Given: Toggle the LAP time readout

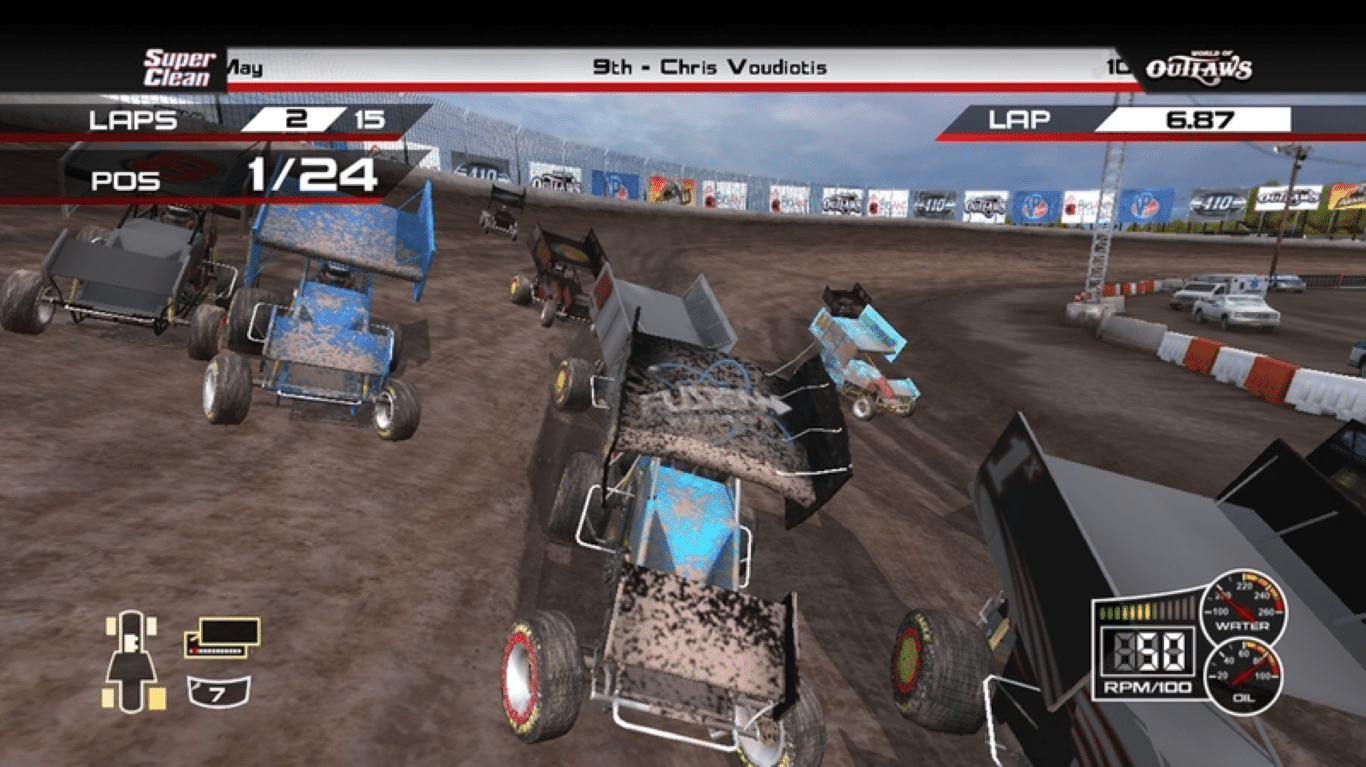Looking at the screenshot, I should point(1018,121).
